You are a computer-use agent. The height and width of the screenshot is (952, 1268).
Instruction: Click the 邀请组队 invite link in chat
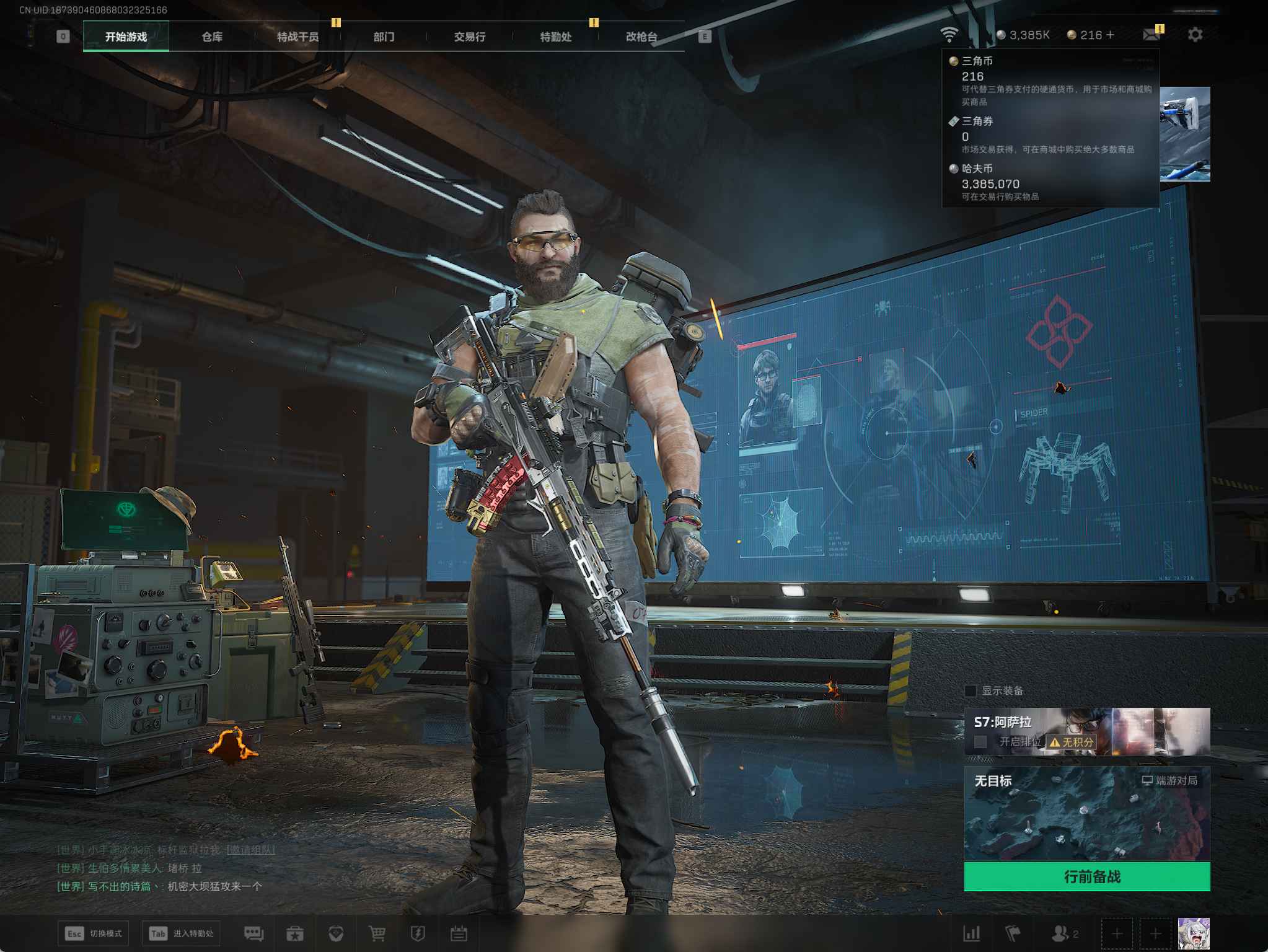point(250,850)
